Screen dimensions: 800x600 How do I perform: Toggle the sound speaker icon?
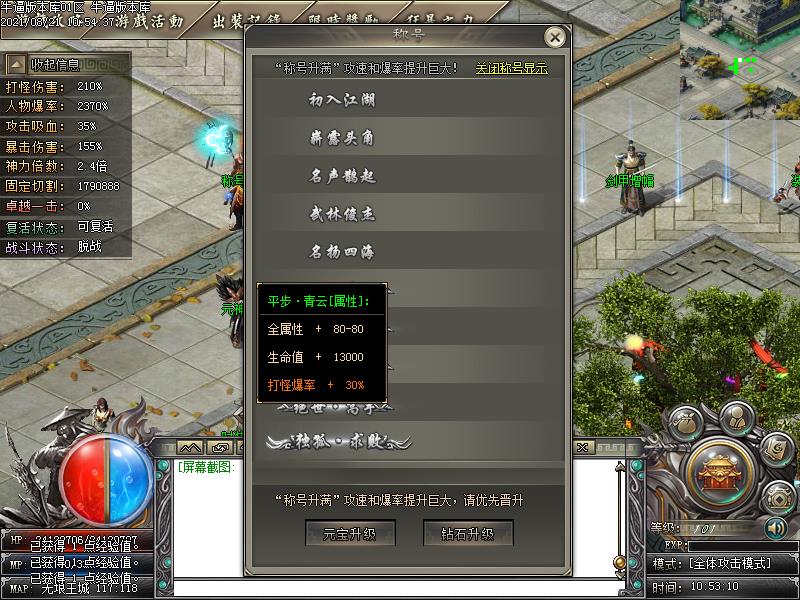tap(774, 527)
